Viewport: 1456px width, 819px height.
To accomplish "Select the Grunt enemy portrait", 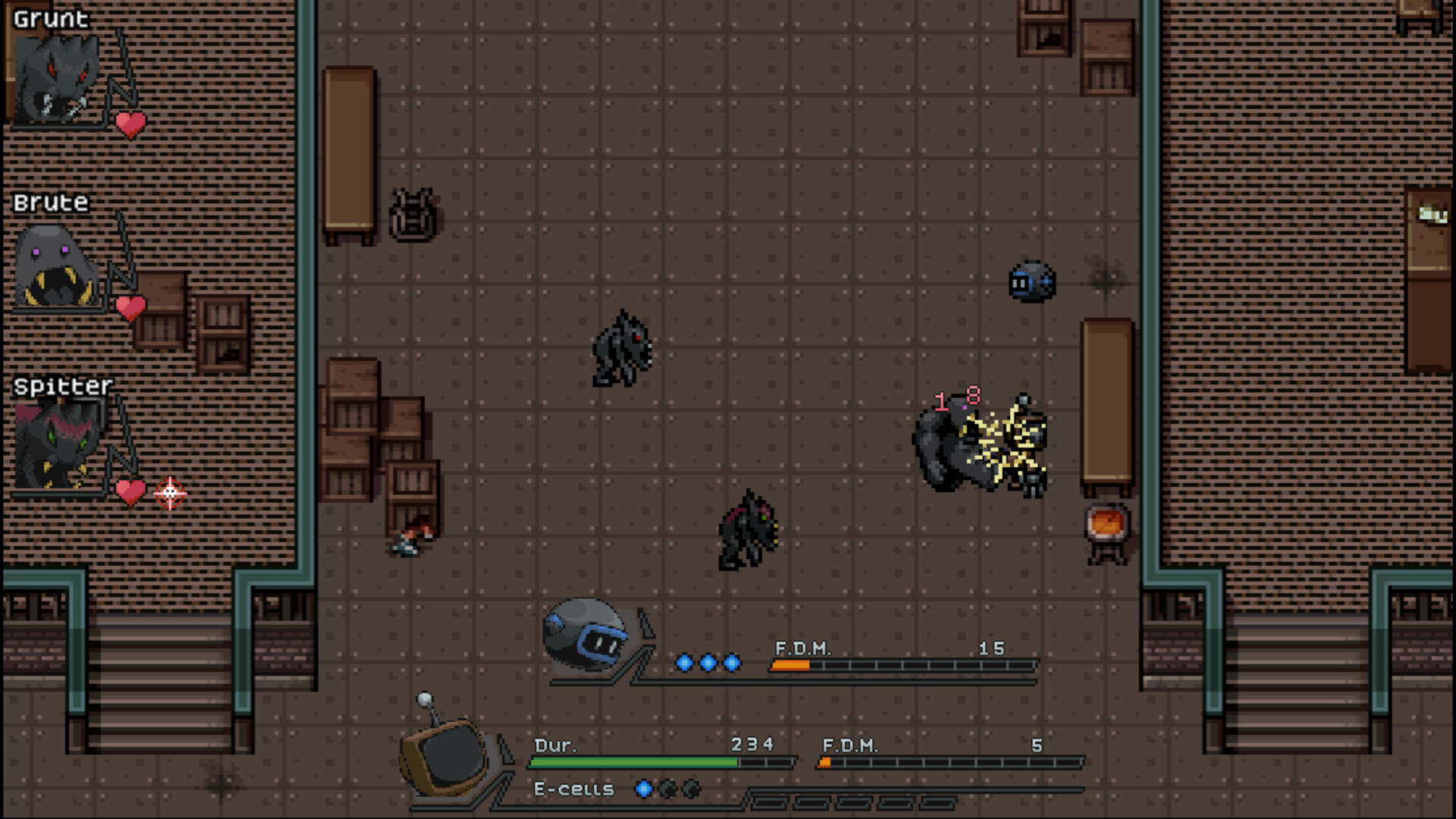I will point(55,78).
